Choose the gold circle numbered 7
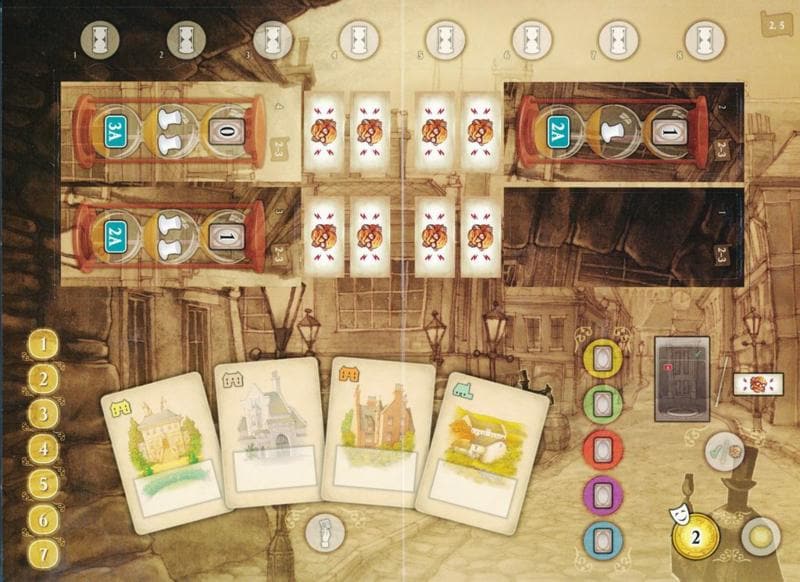The image size is (800, 582). (42, 554)
